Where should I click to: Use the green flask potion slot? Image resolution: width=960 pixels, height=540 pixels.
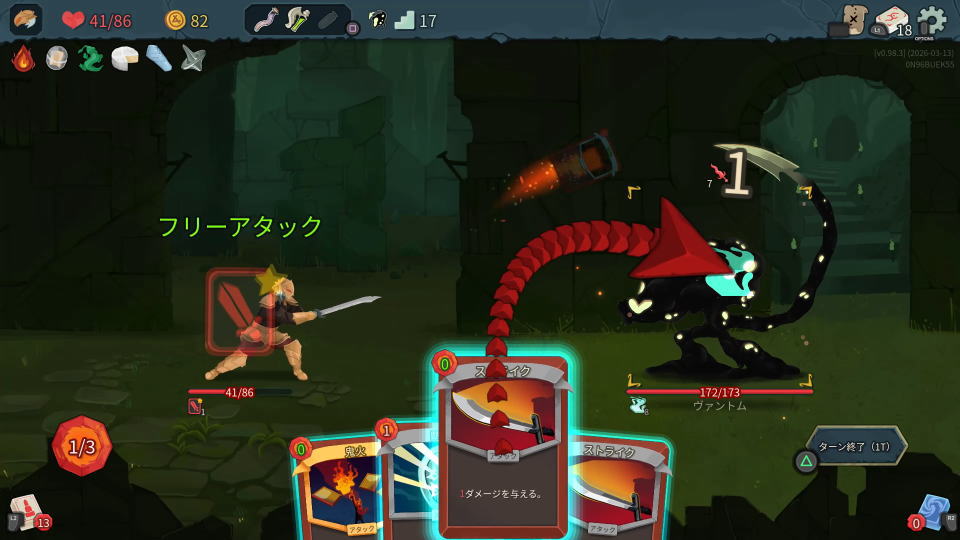point(297,20)
